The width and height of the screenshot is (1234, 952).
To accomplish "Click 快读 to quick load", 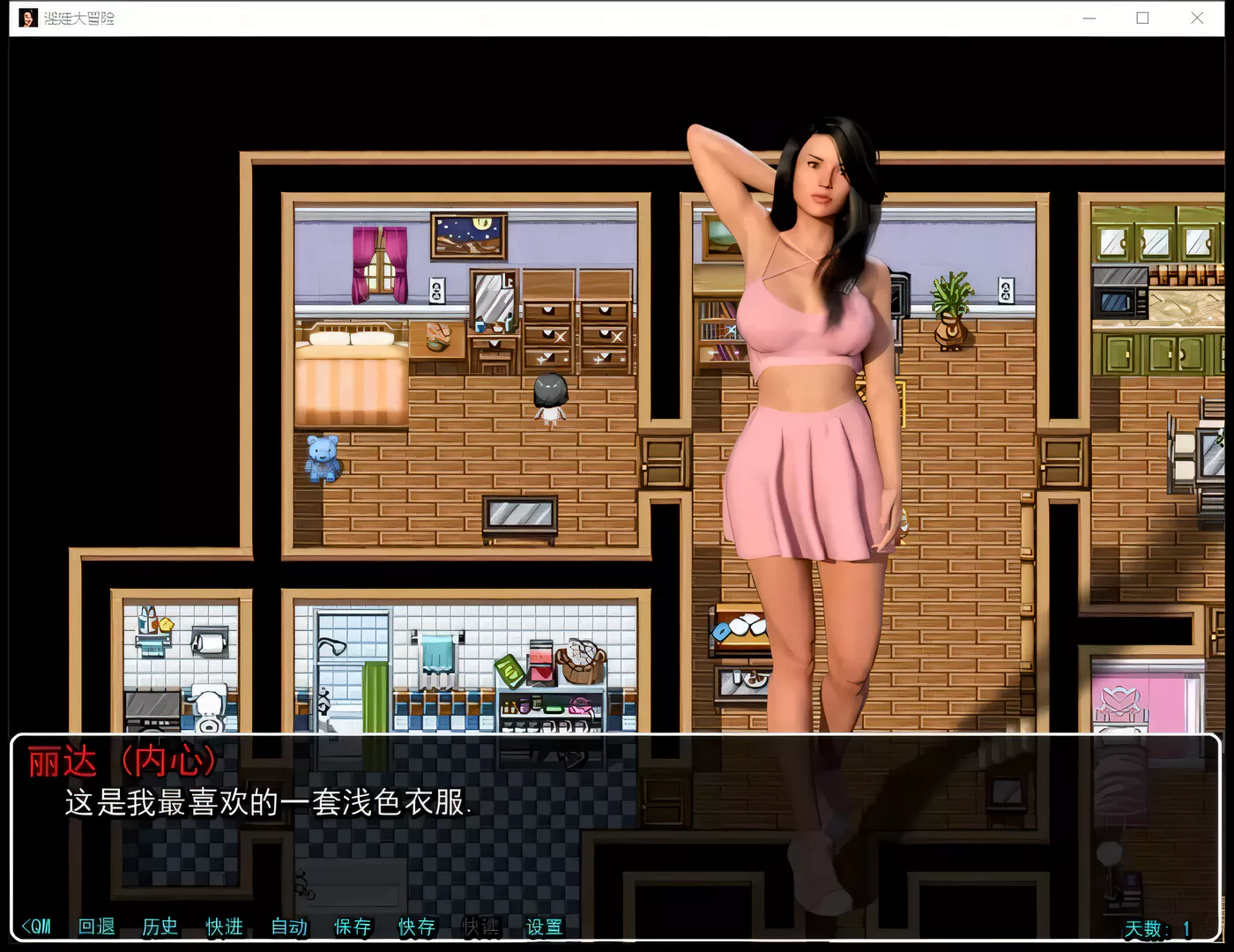I will pyautogui.click(x=481, y=926).
